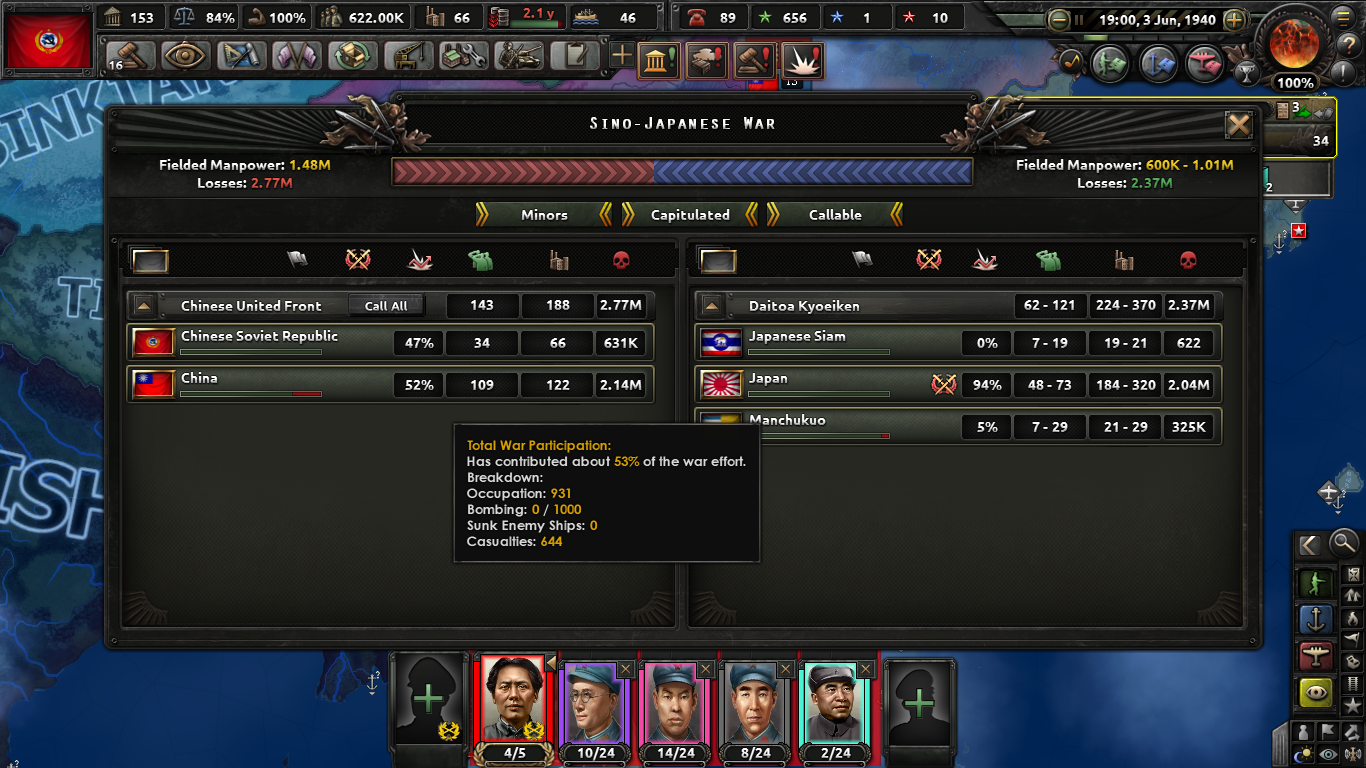Screen dimensions: 1366x768
Task: Toggle the terrain map mode button
Action: [x=1354, y=732]
